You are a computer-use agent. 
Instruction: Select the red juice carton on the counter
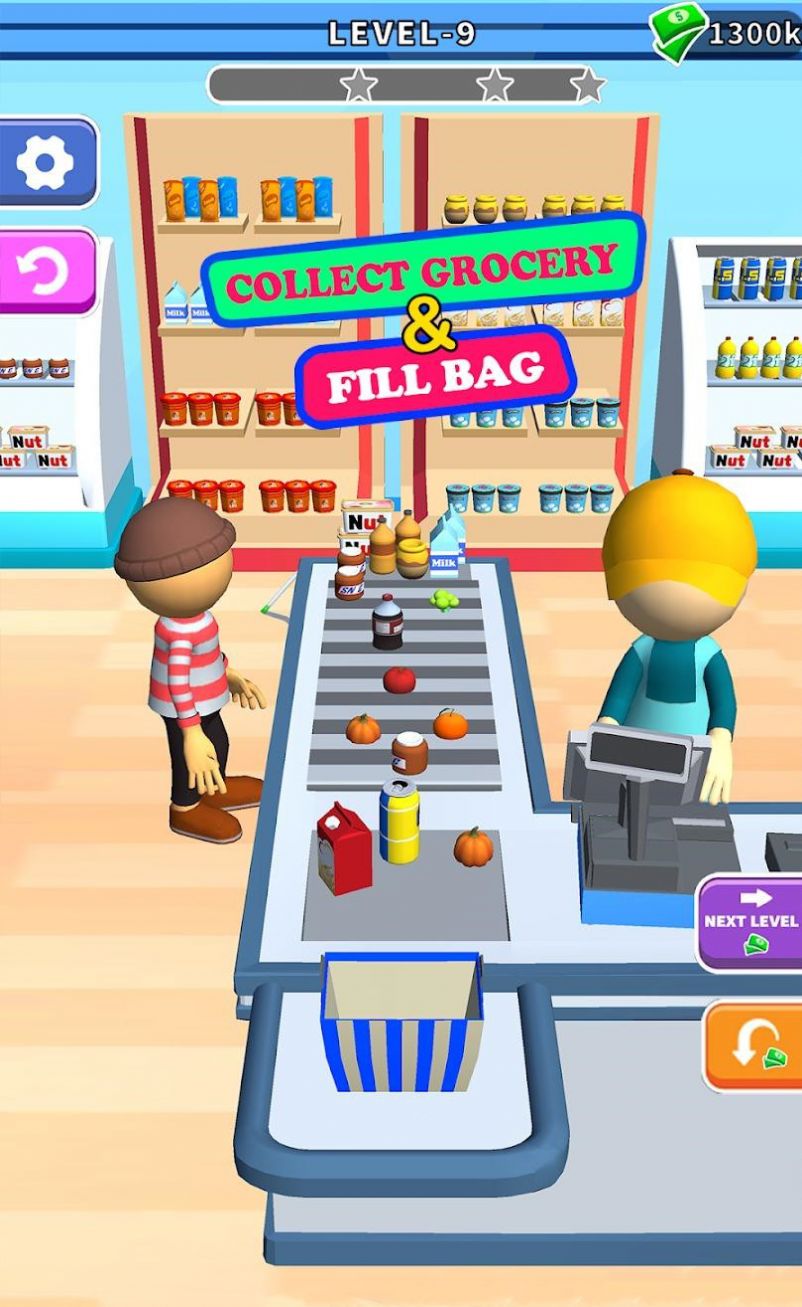click(x=343, y=848)
